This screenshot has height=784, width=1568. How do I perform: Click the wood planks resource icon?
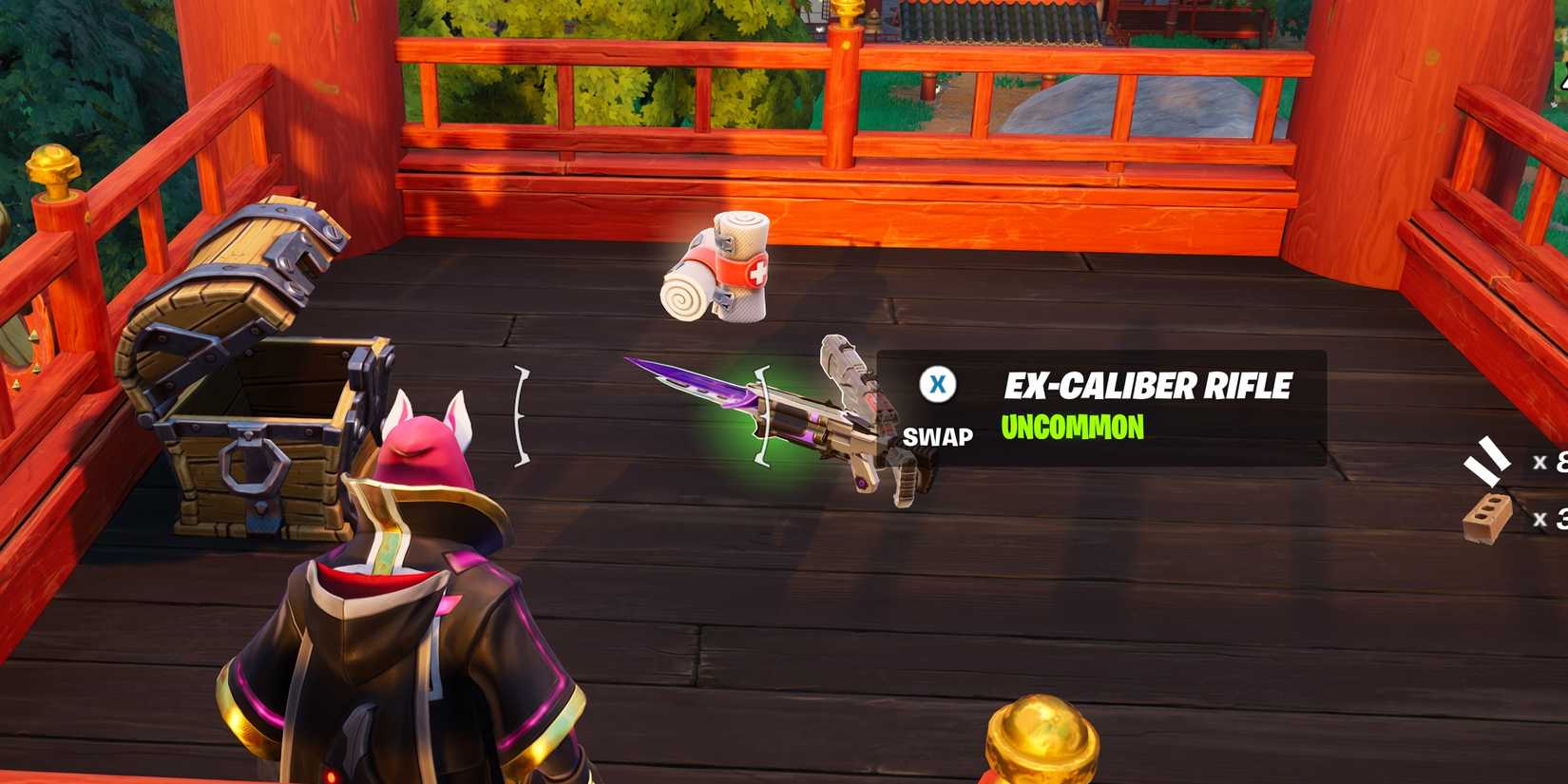1487,458
